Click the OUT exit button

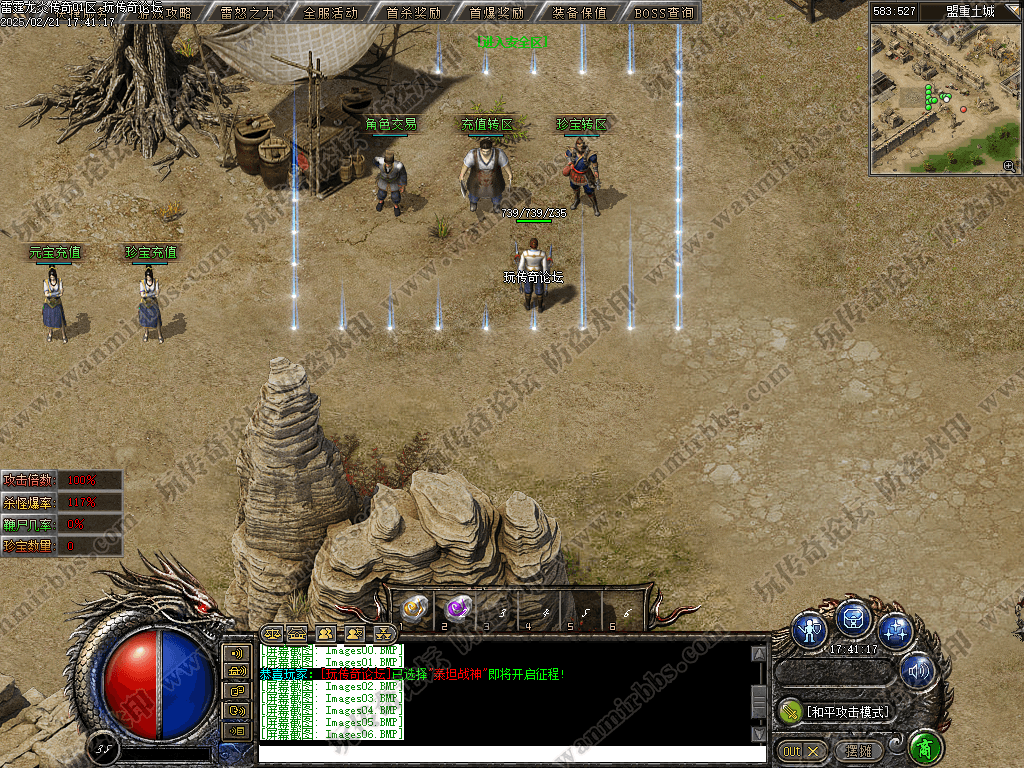802,750
